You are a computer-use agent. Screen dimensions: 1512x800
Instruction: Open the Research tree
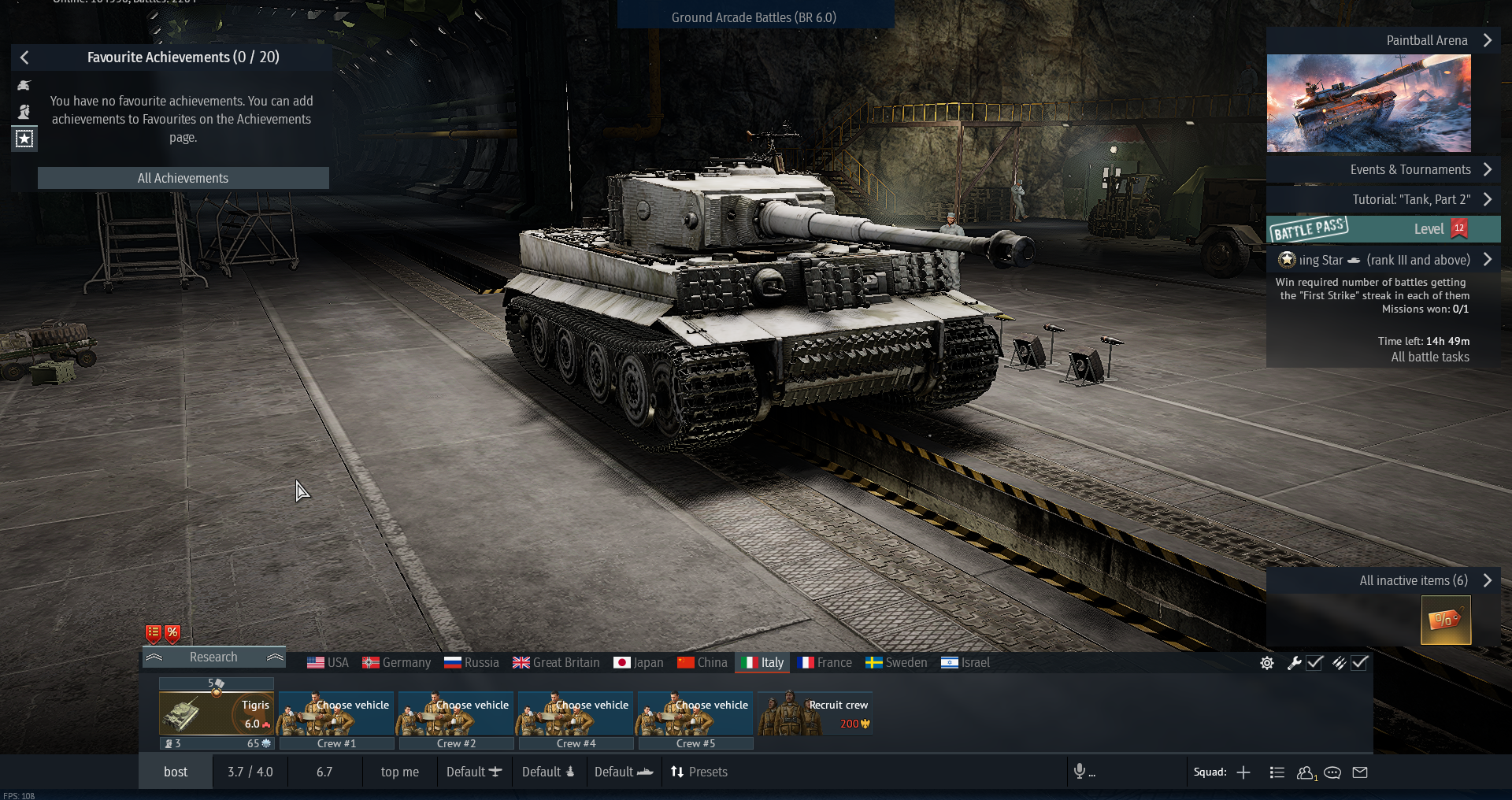pos(213,657)
